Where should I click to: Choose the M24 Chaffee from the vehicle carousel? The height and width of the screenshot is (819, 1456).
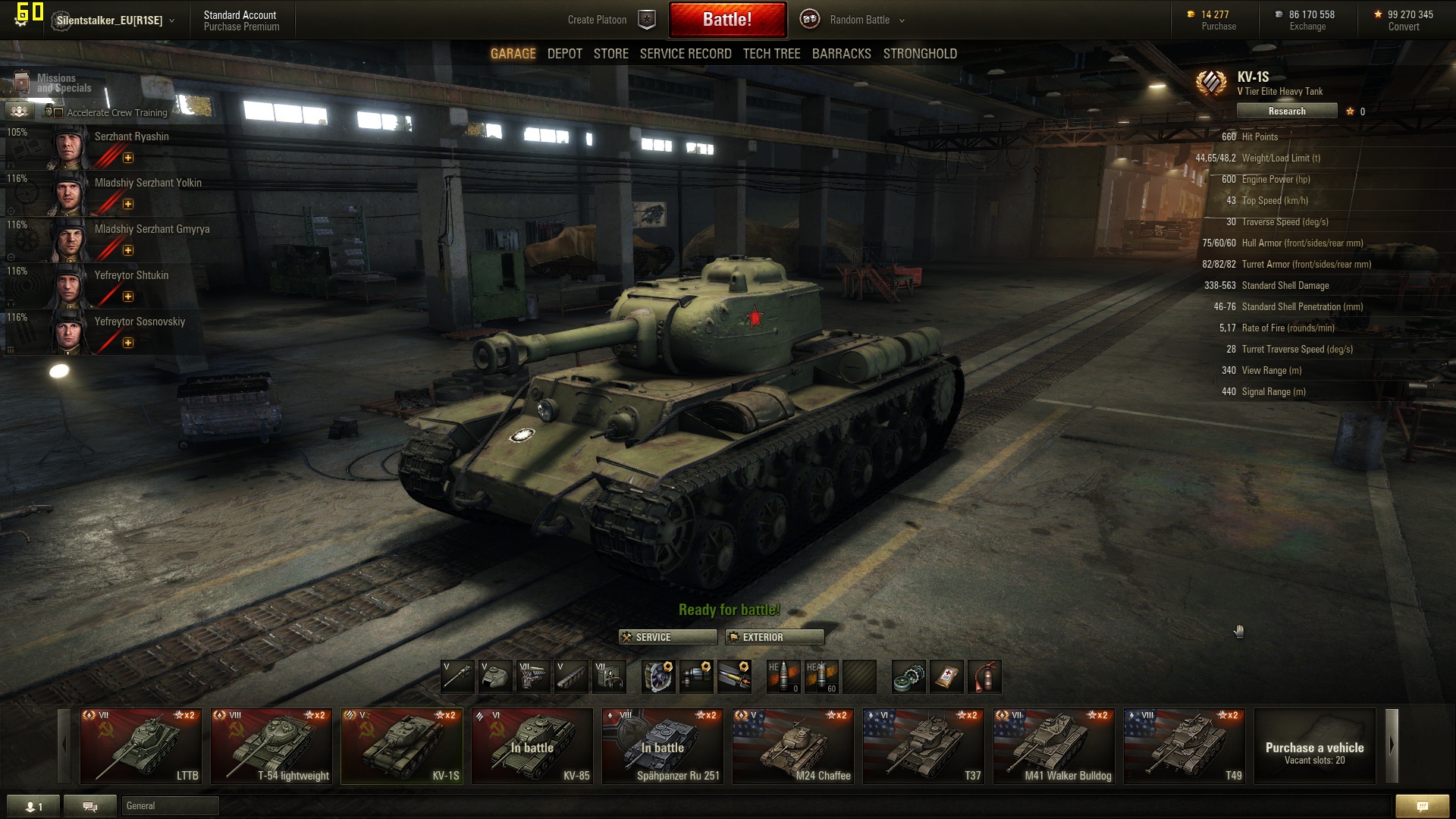pos(793,745)
